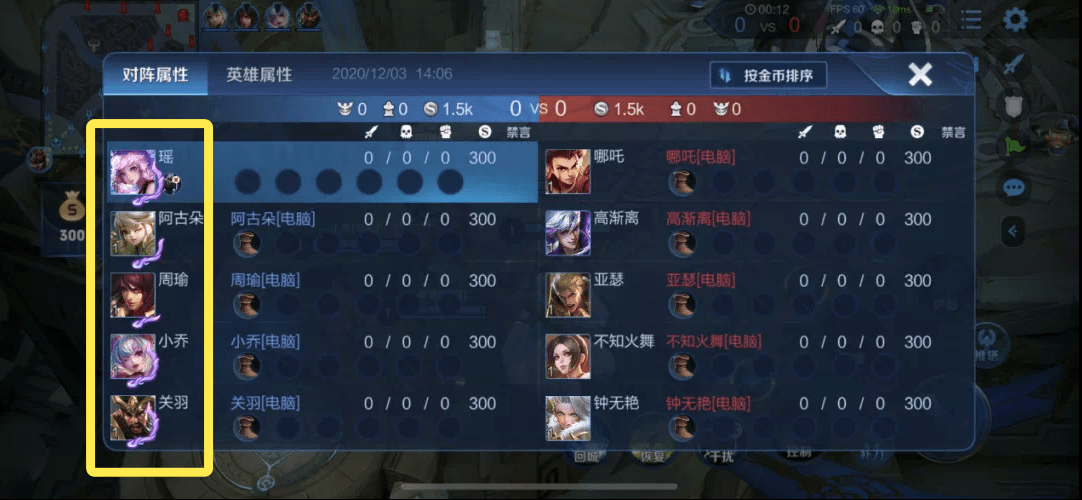Tap the 周瑜 hero portrait
Screen dimensions: 1082x500
coord(132,295)
